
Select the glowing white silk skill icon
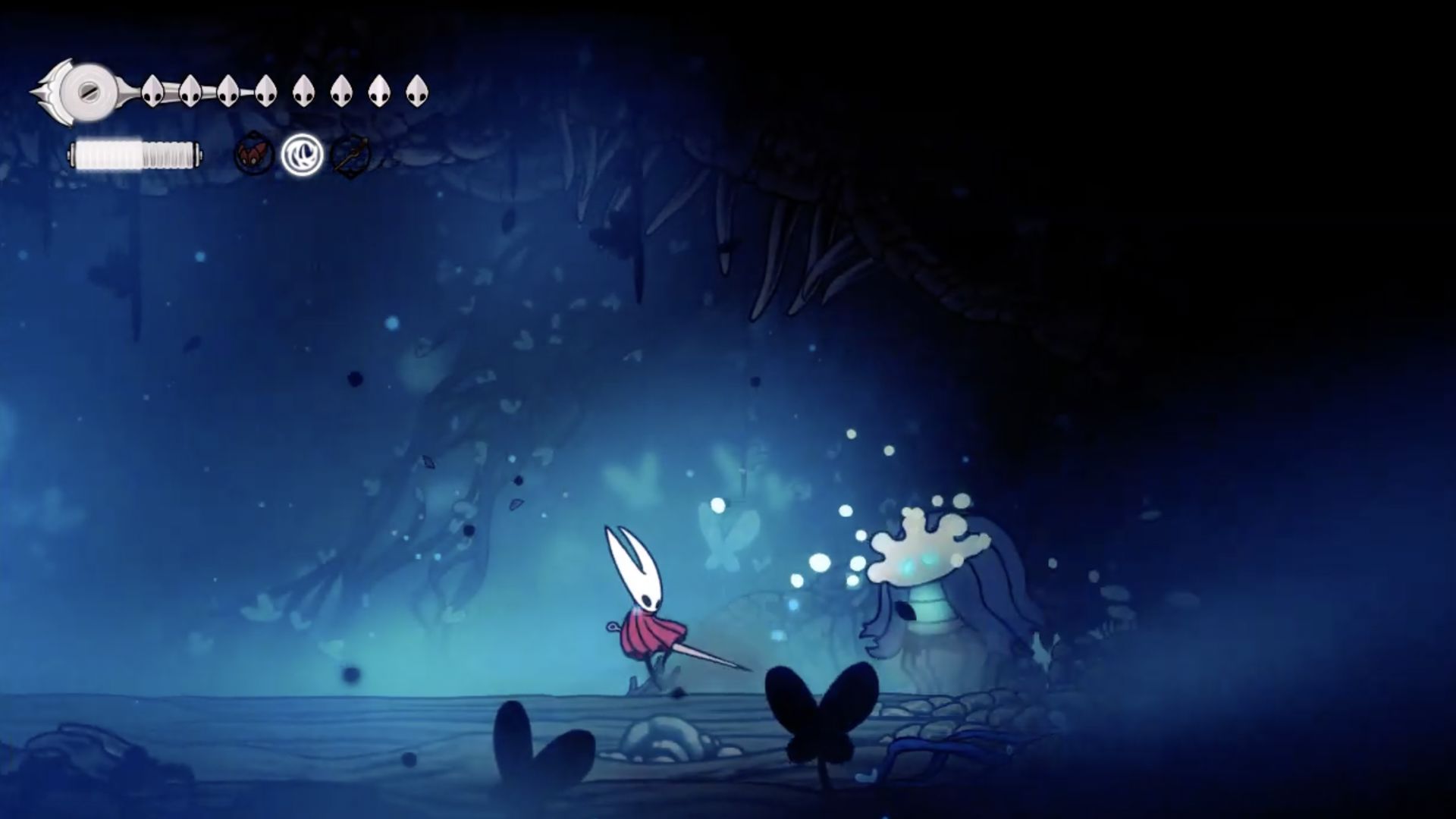point(302,155)
